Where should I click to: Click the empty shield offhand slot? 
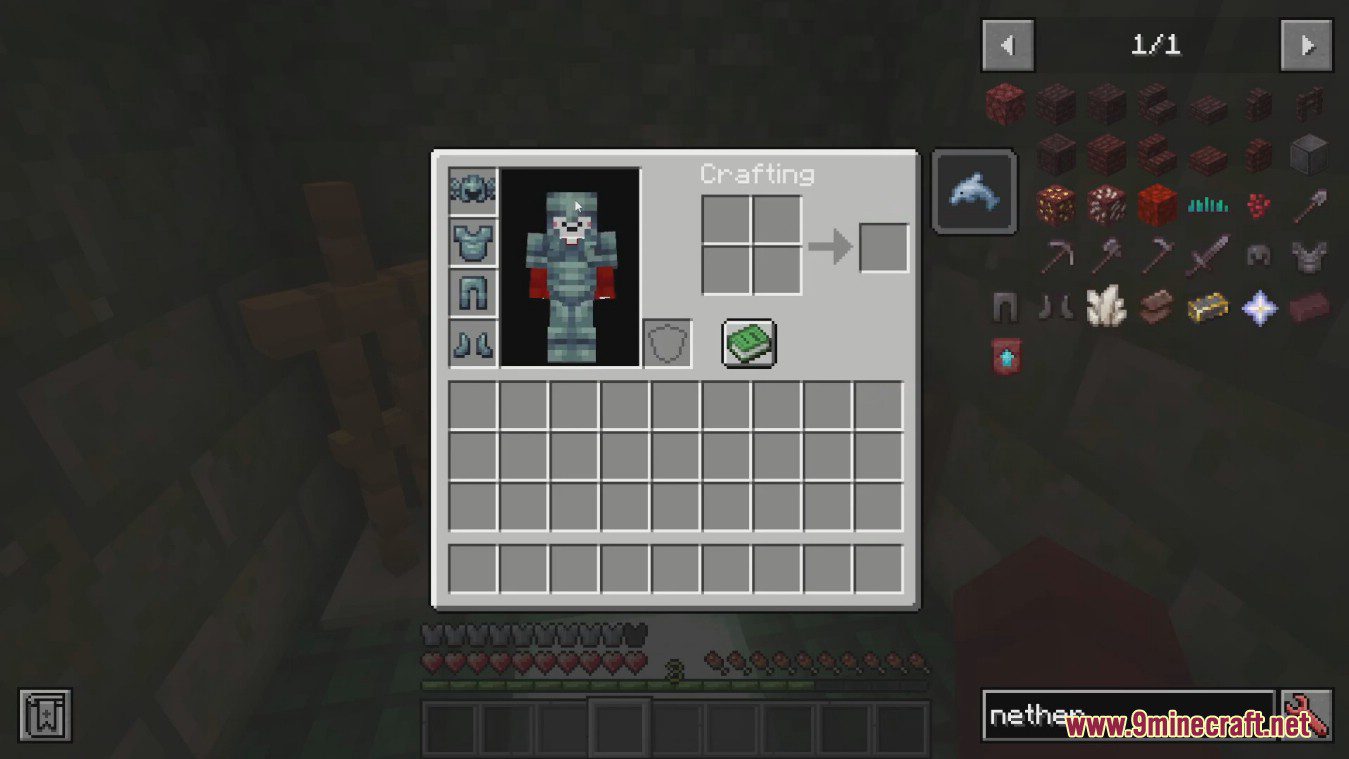(x=667, y=343)
